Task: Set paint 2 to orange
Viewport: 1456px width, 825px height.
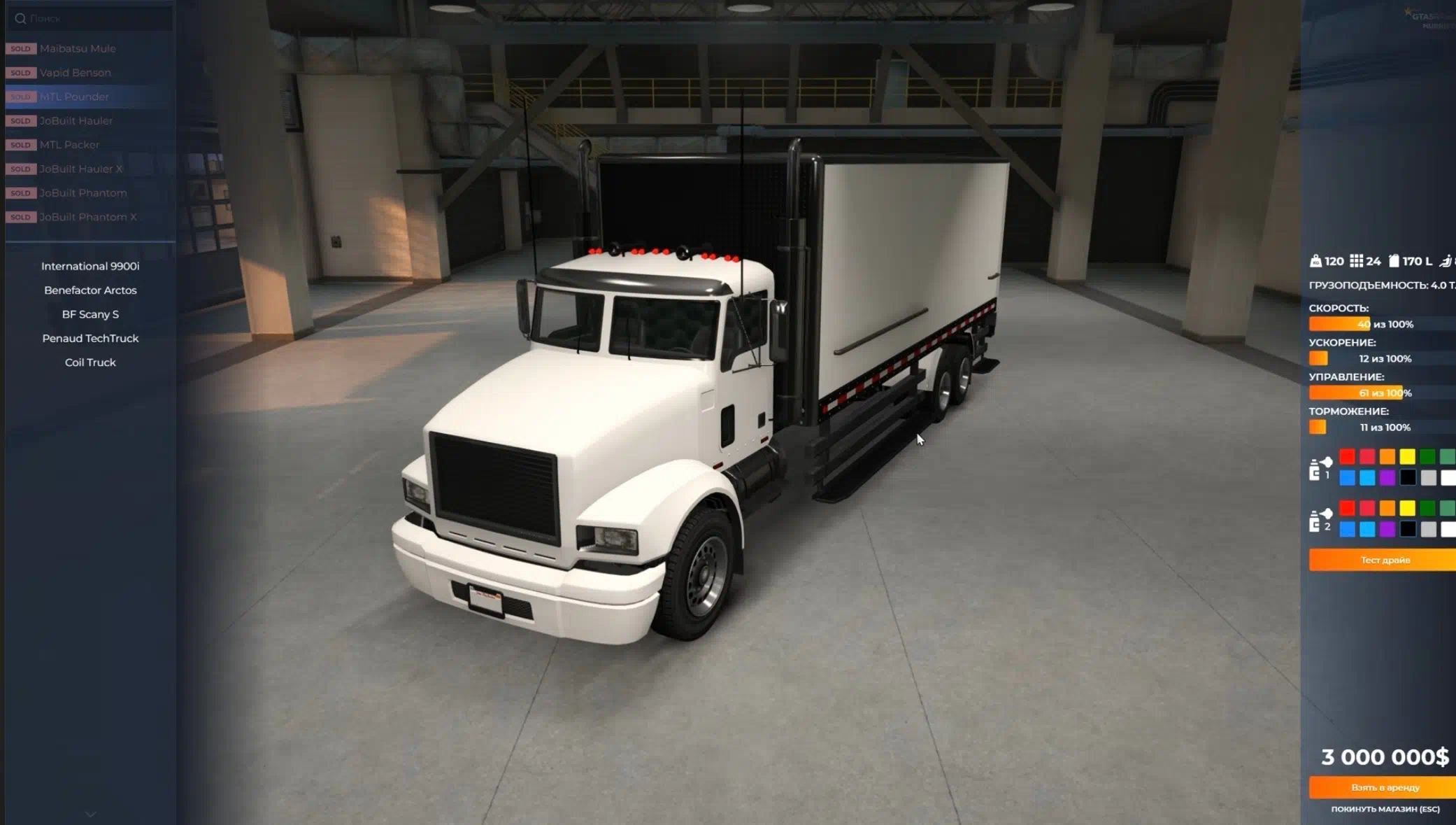Action: tap(1387, 508)
